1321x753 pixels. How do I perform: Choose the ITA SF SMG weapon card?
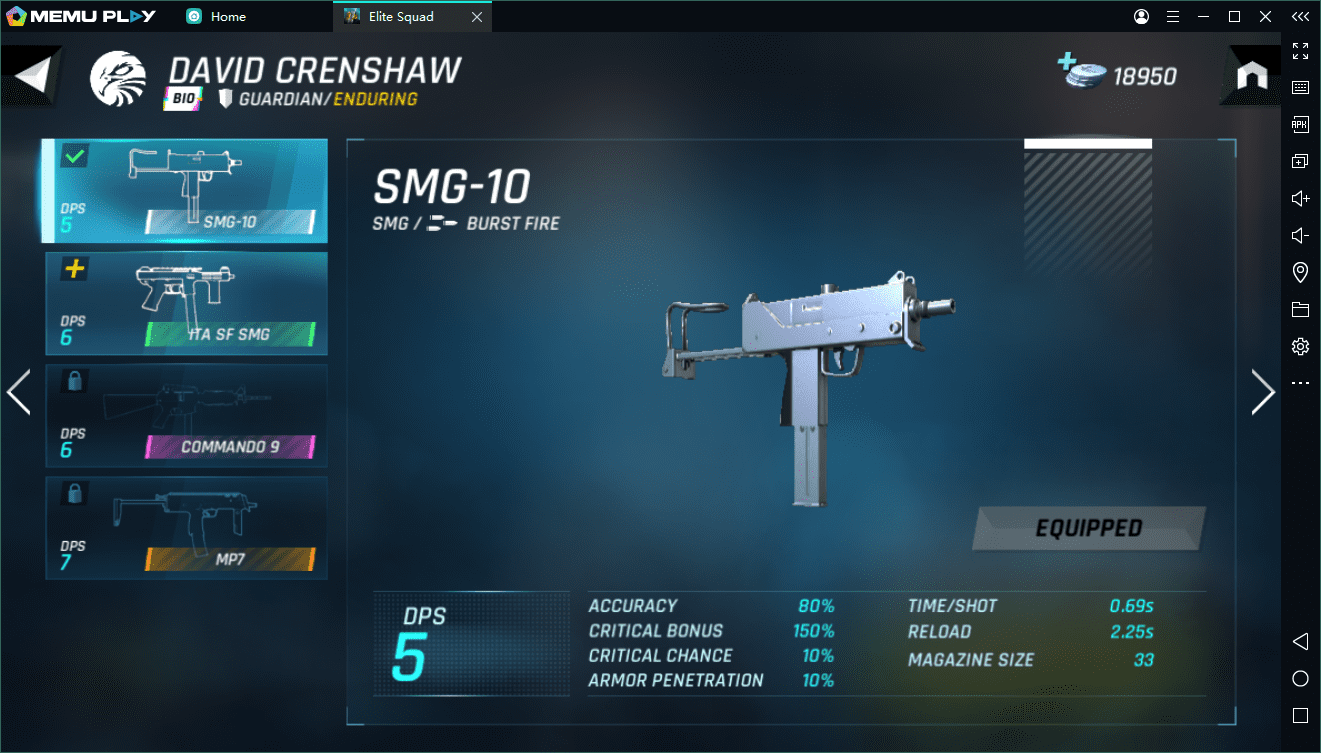[x=186, y=303]
